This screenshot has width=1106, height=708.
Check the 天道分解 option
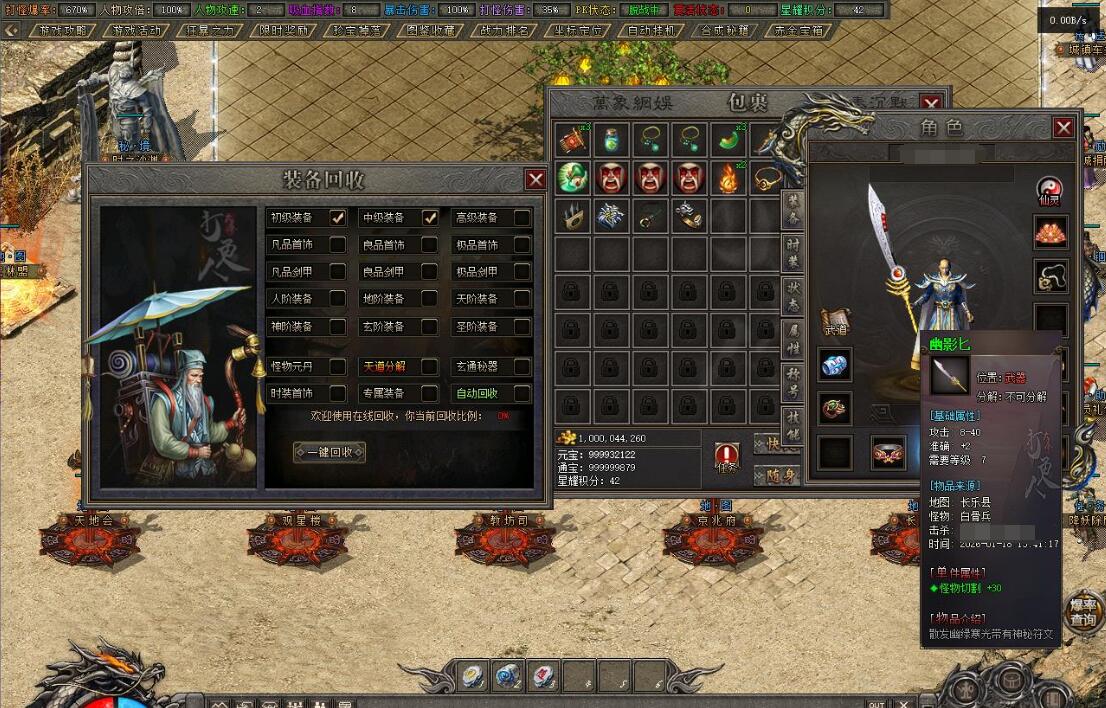click(429, 367)
